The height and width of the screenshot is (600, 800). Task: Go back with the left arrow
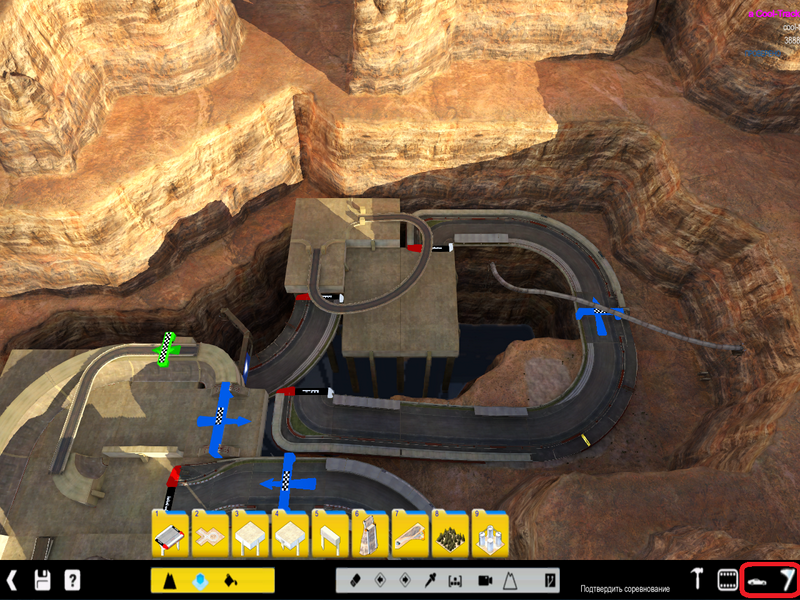point(12,580)
